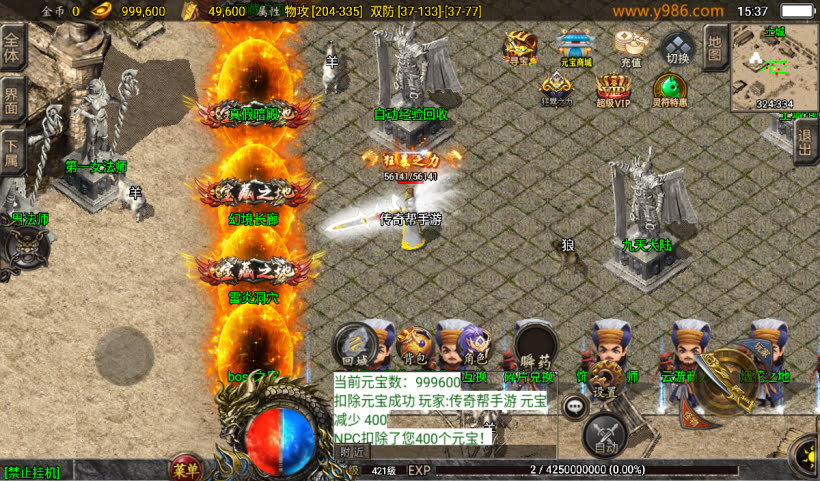Select the 下属 subordinate tab
820x481 pixels.
click(x=12, y=150)
